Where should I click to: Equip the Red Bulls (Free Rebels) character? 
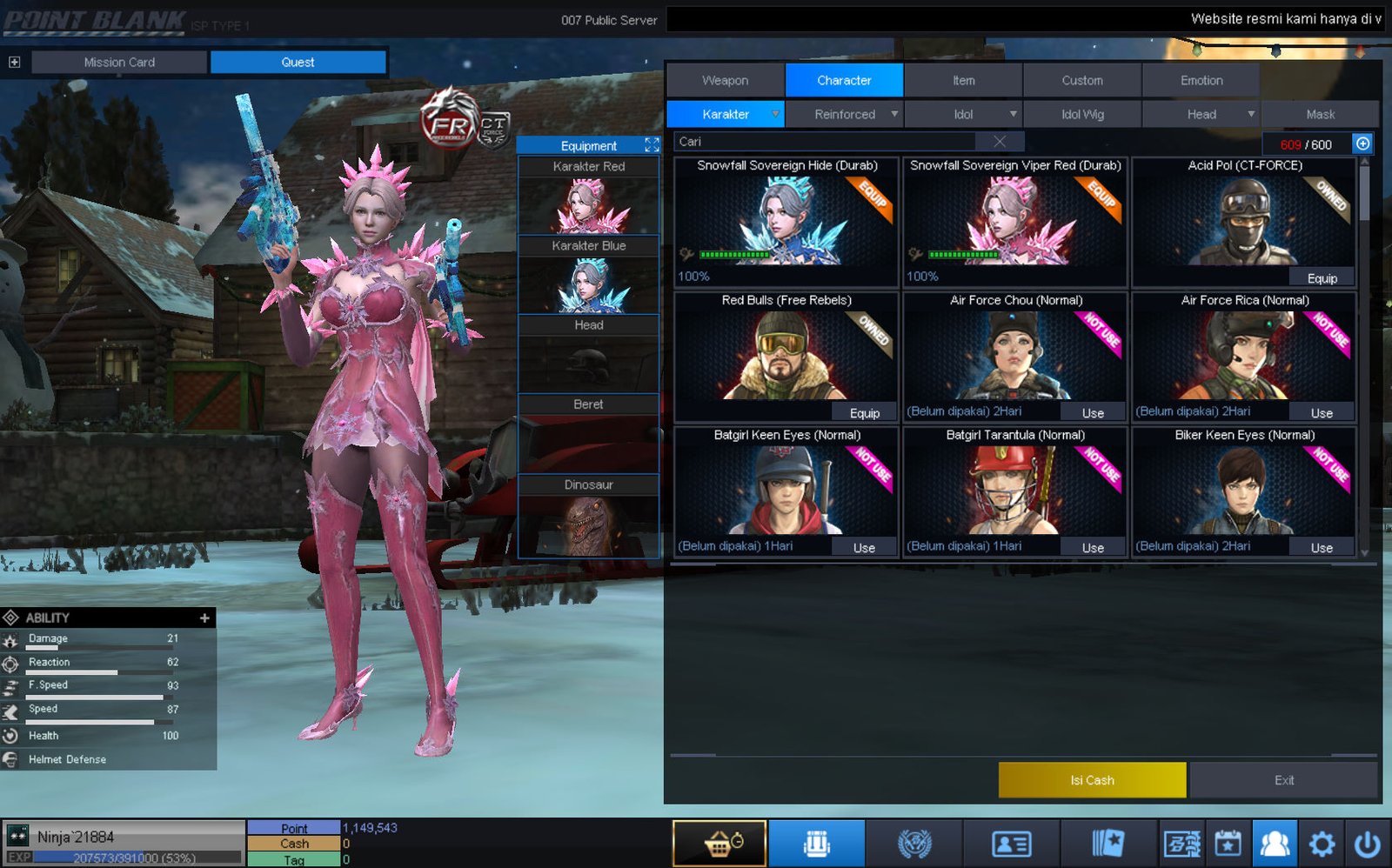[864, 413]
